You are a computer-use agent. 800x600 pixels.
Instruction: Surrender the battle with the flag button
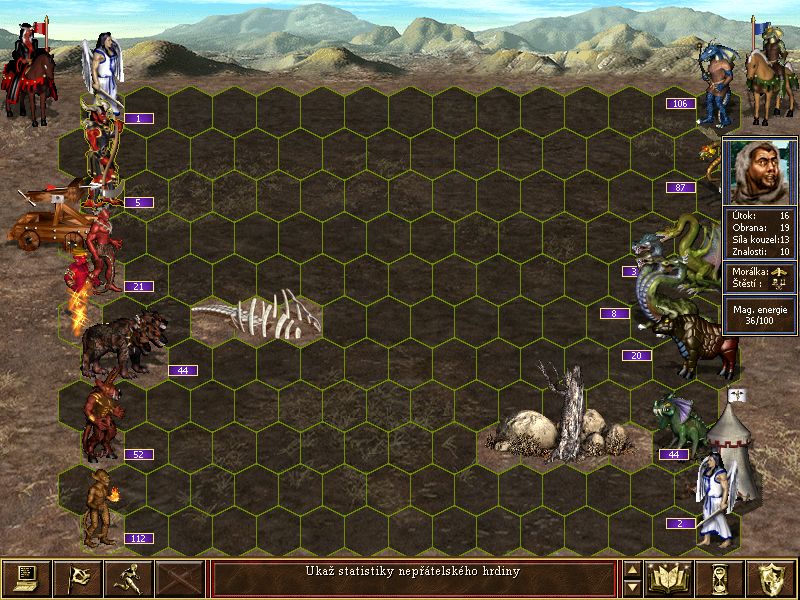[x=77, y=578]
